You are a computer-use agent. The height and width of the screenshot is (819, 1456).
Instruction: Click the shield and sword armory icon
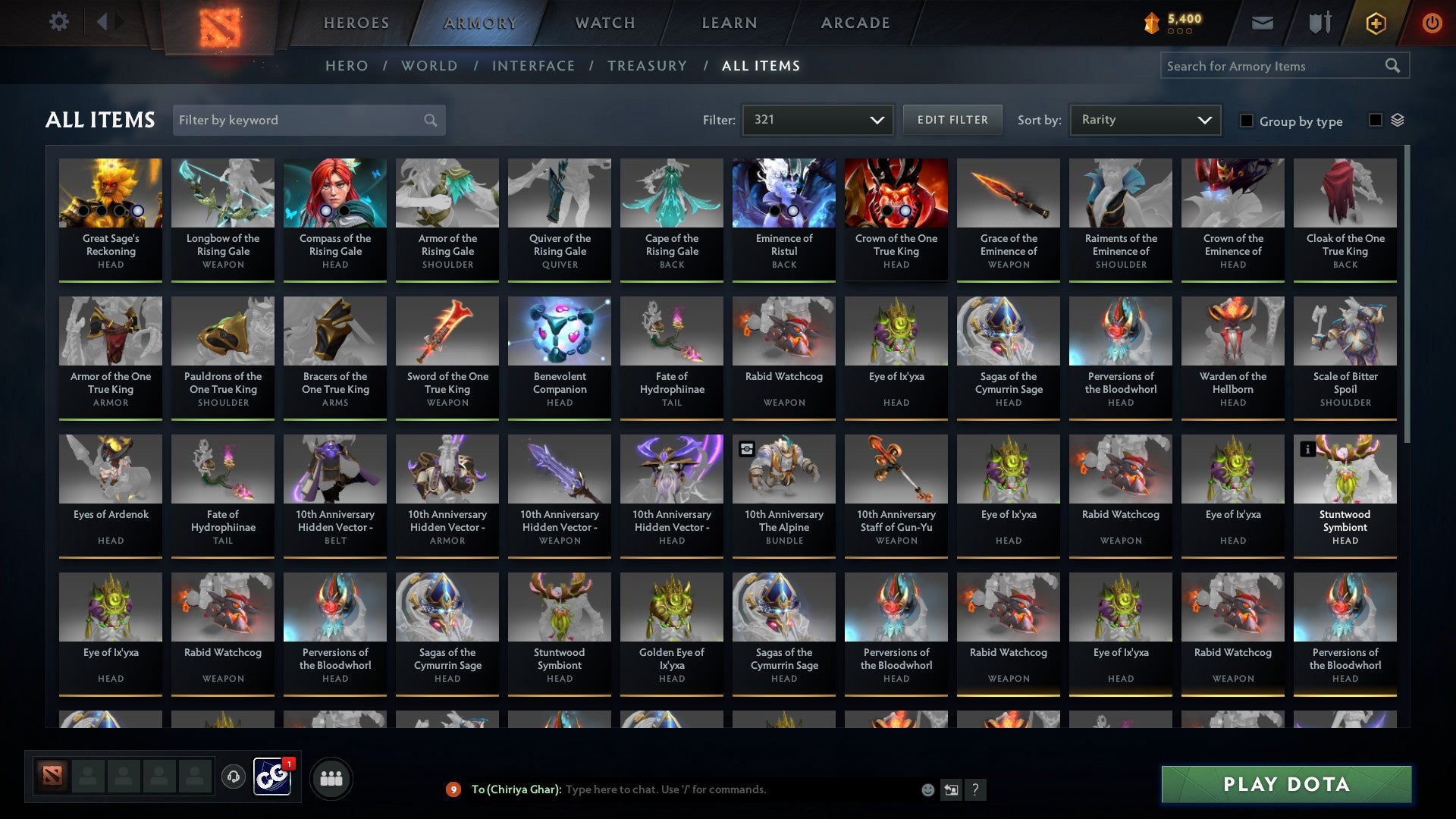pyautogui.click(x=1319, y=23)
